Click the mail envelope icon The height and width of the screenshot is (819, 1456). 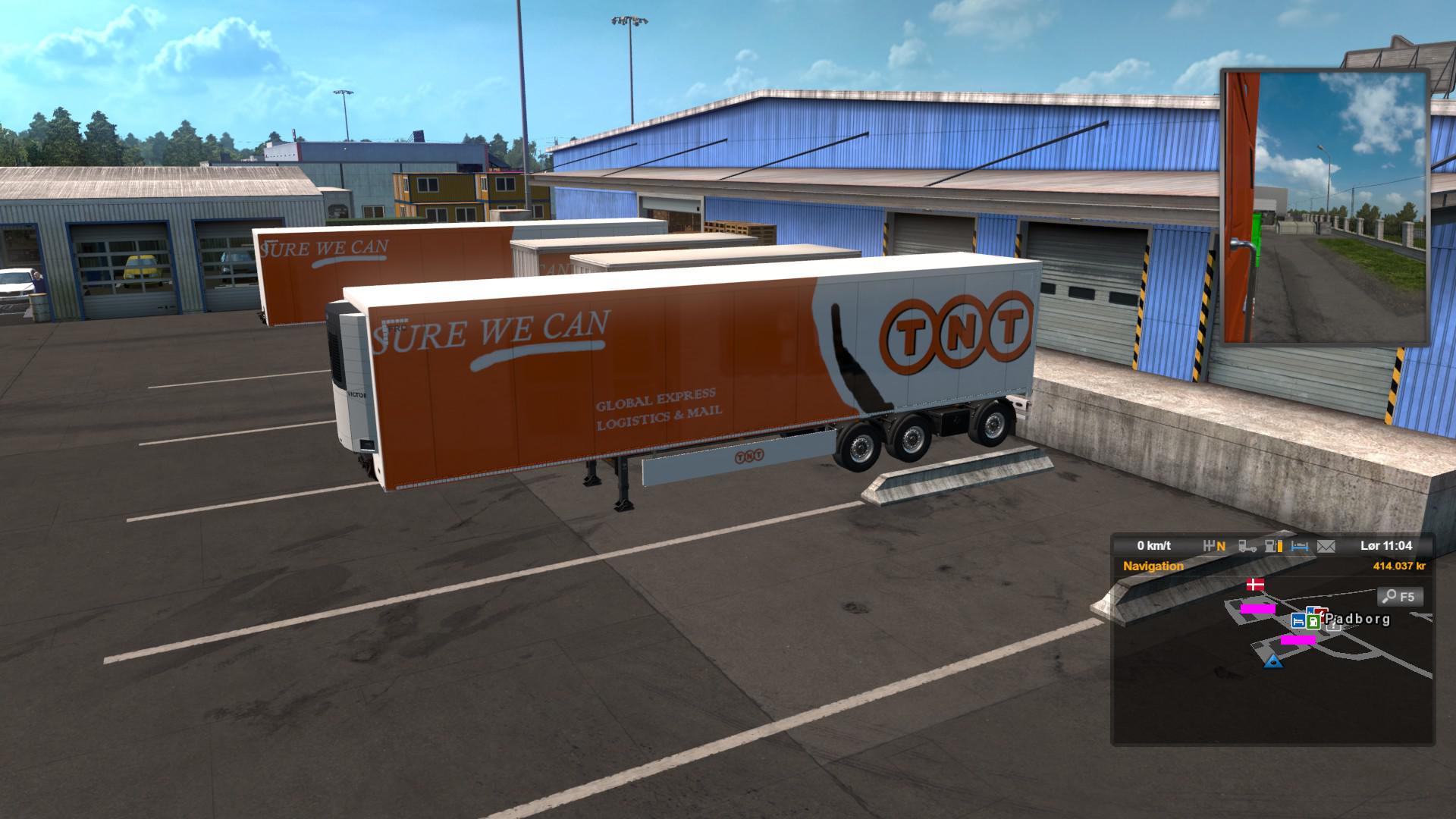tap(1326, 545)
